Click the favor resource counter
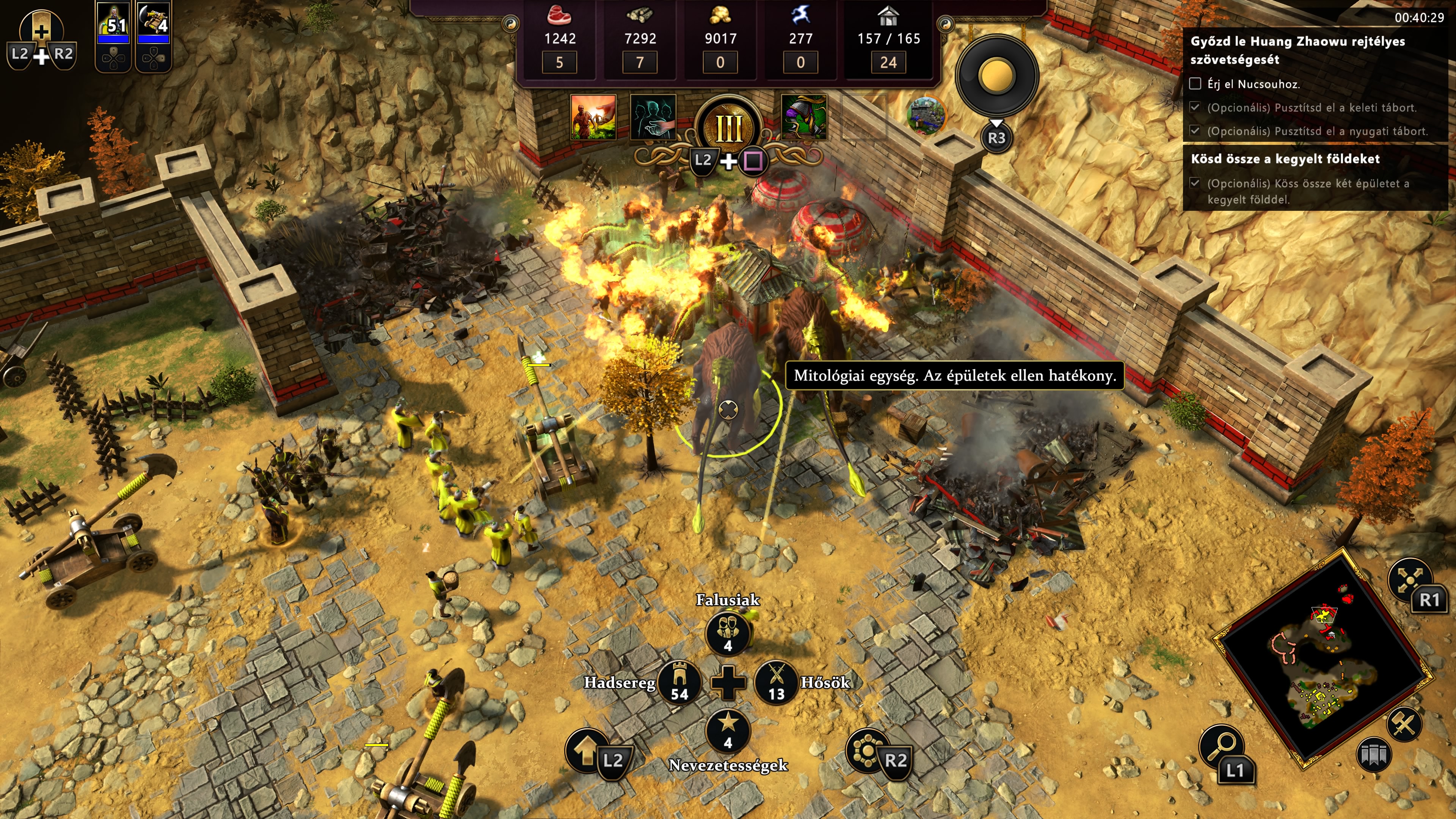This screenshot has height=819, width=1456. (800, 37)
